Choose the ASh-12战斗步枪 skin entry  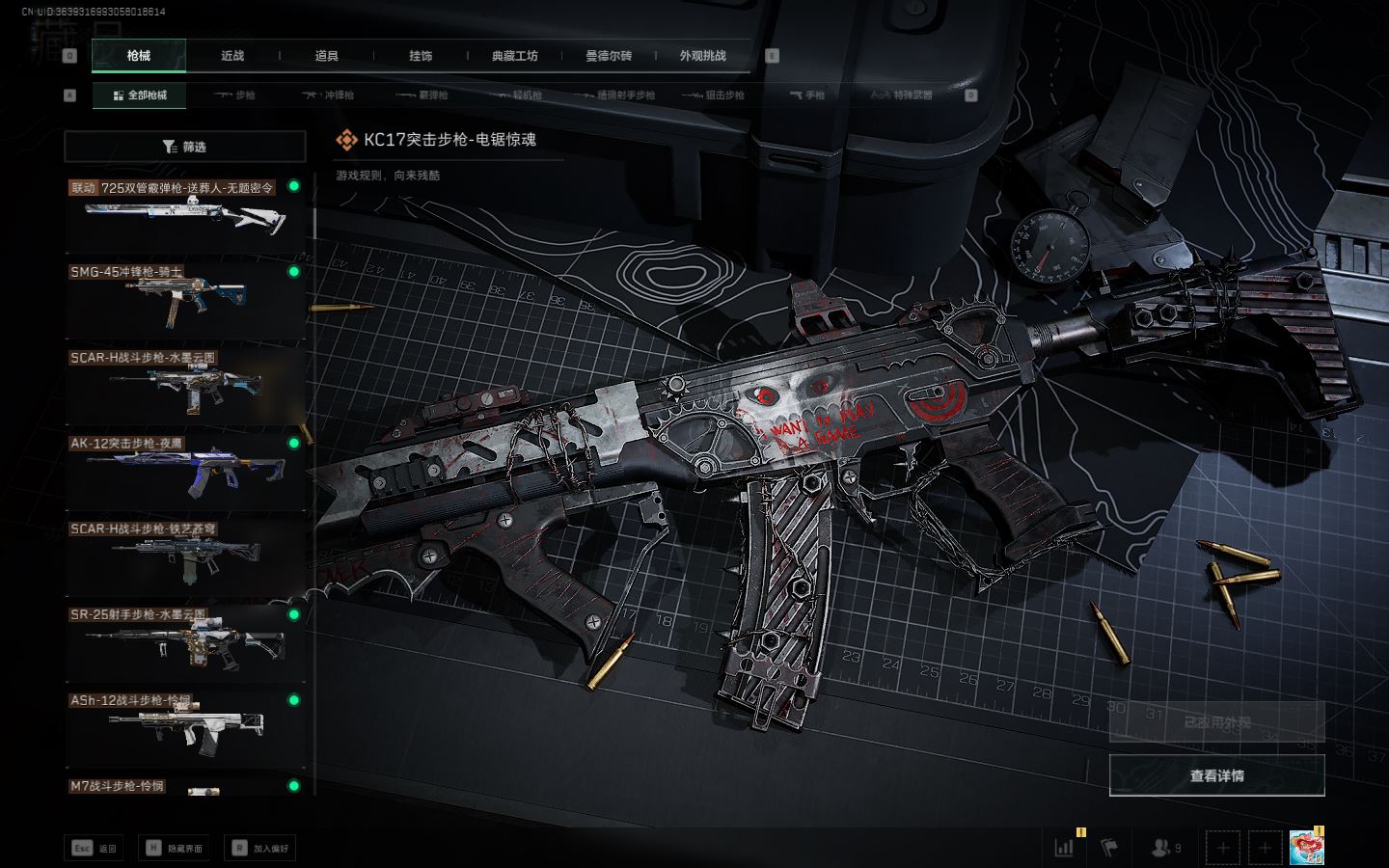[x=185, y=729]
